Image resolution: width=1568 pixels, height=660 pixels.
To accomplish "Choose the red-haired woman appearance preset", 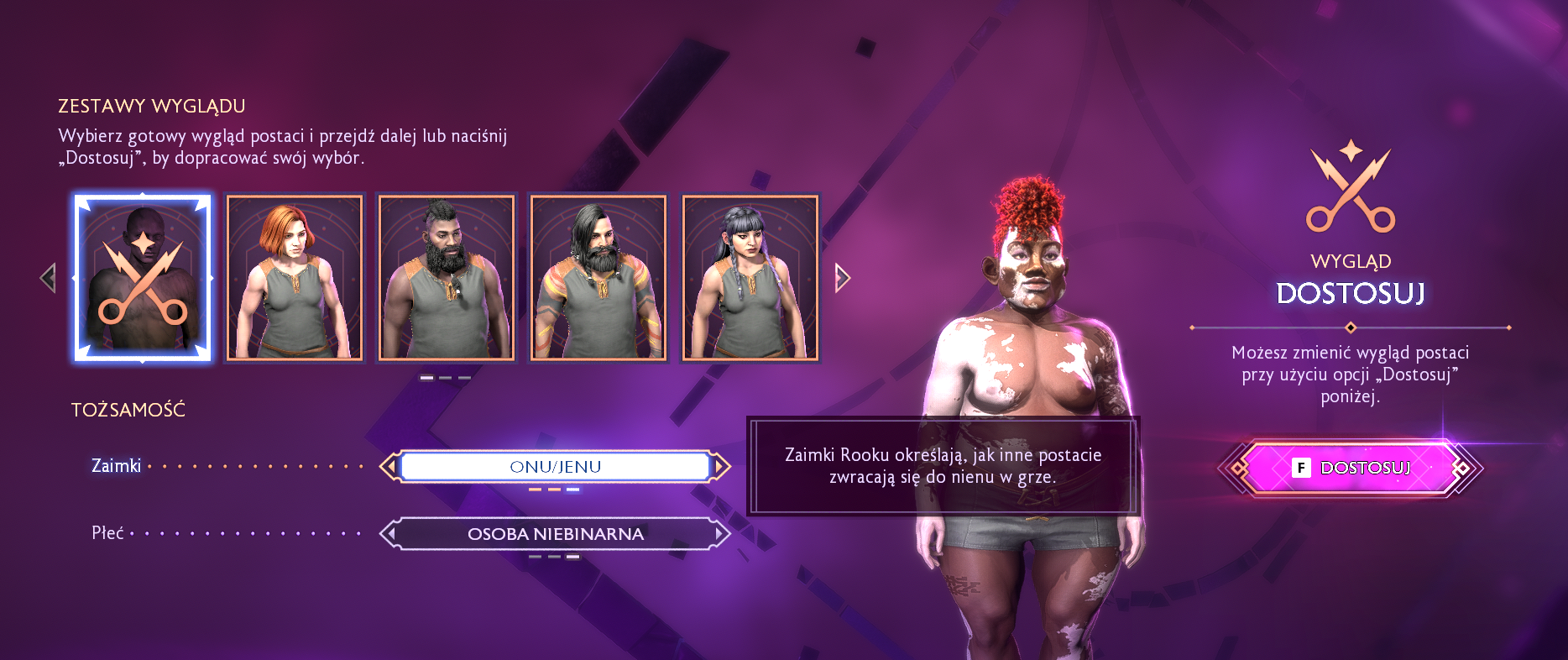I will click(295, 278).
